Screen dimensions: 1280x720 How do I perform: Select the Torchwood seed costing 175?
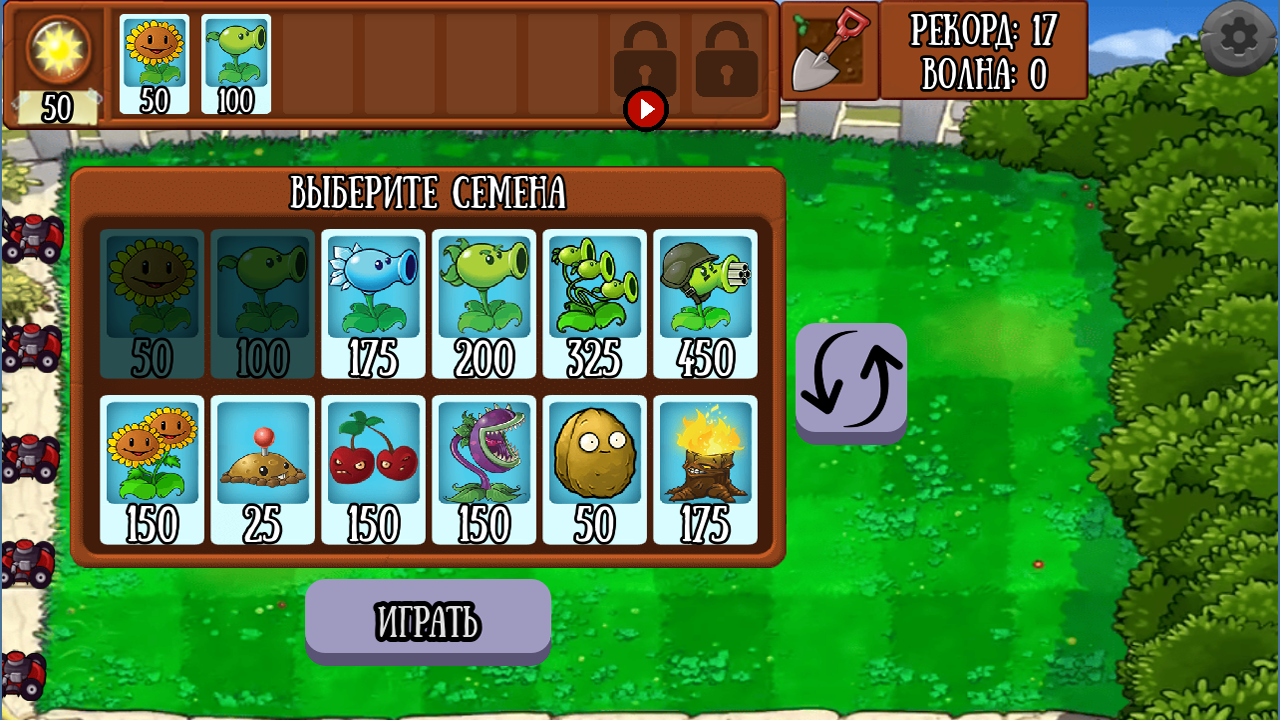click(705, 470)
